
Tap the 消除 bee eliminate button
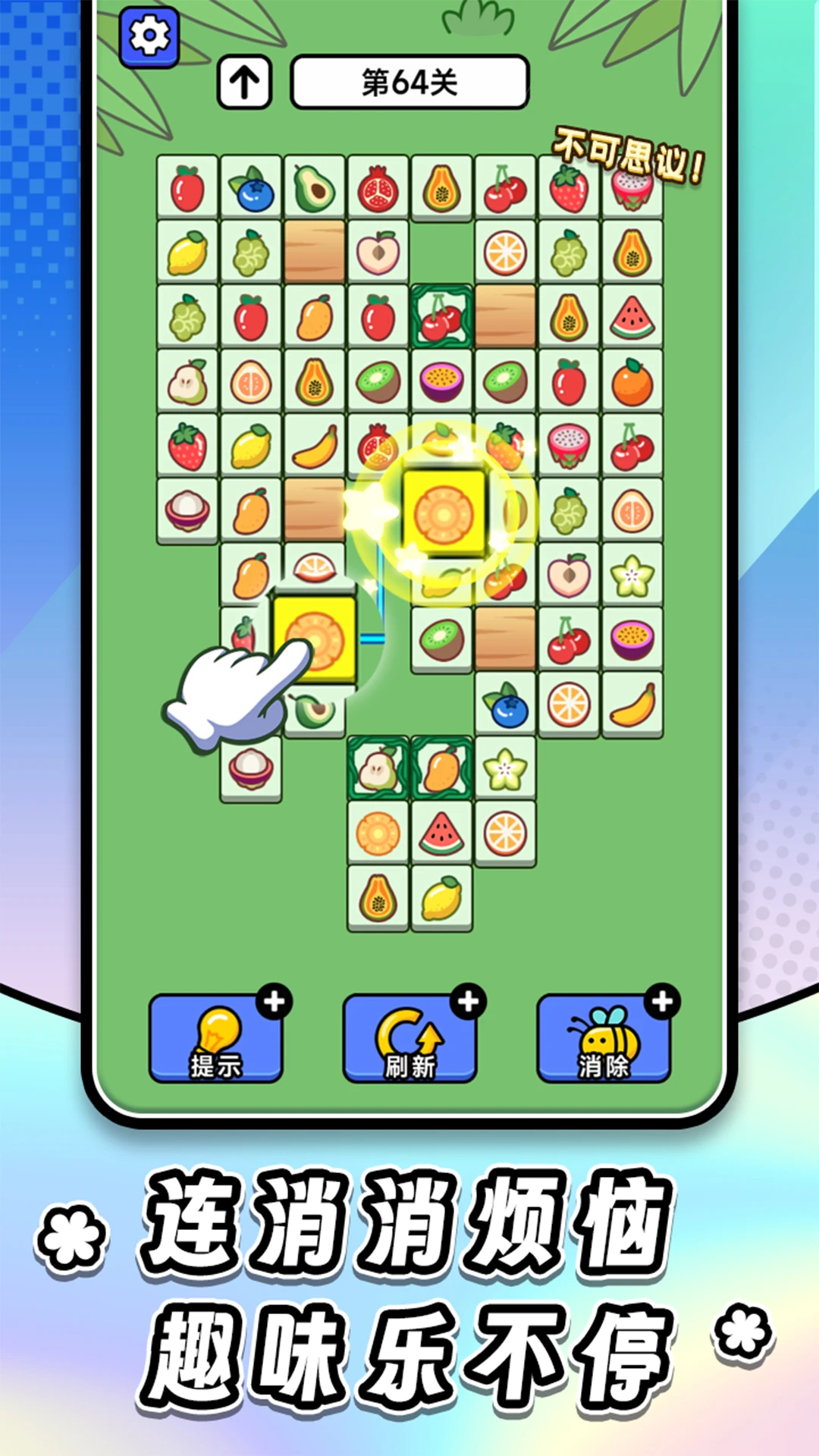tap(604, 1037)
